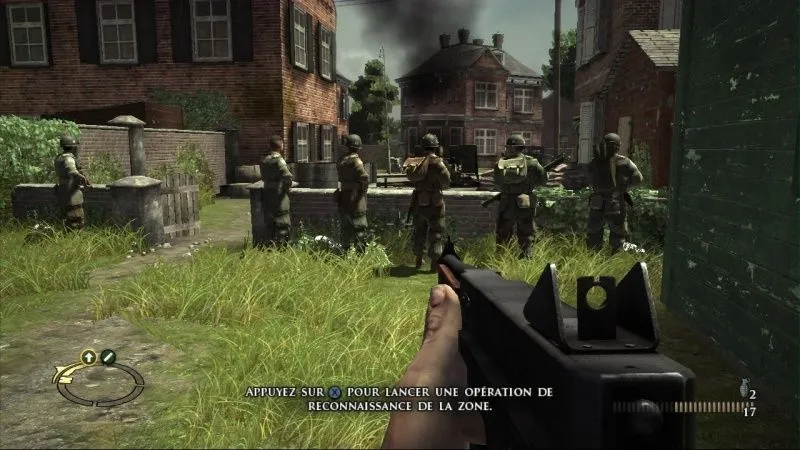Select the yellow up-arrow squad icon
Viewport: 800px width, 450px height.
pyautogui.click(x=88, y=355)
